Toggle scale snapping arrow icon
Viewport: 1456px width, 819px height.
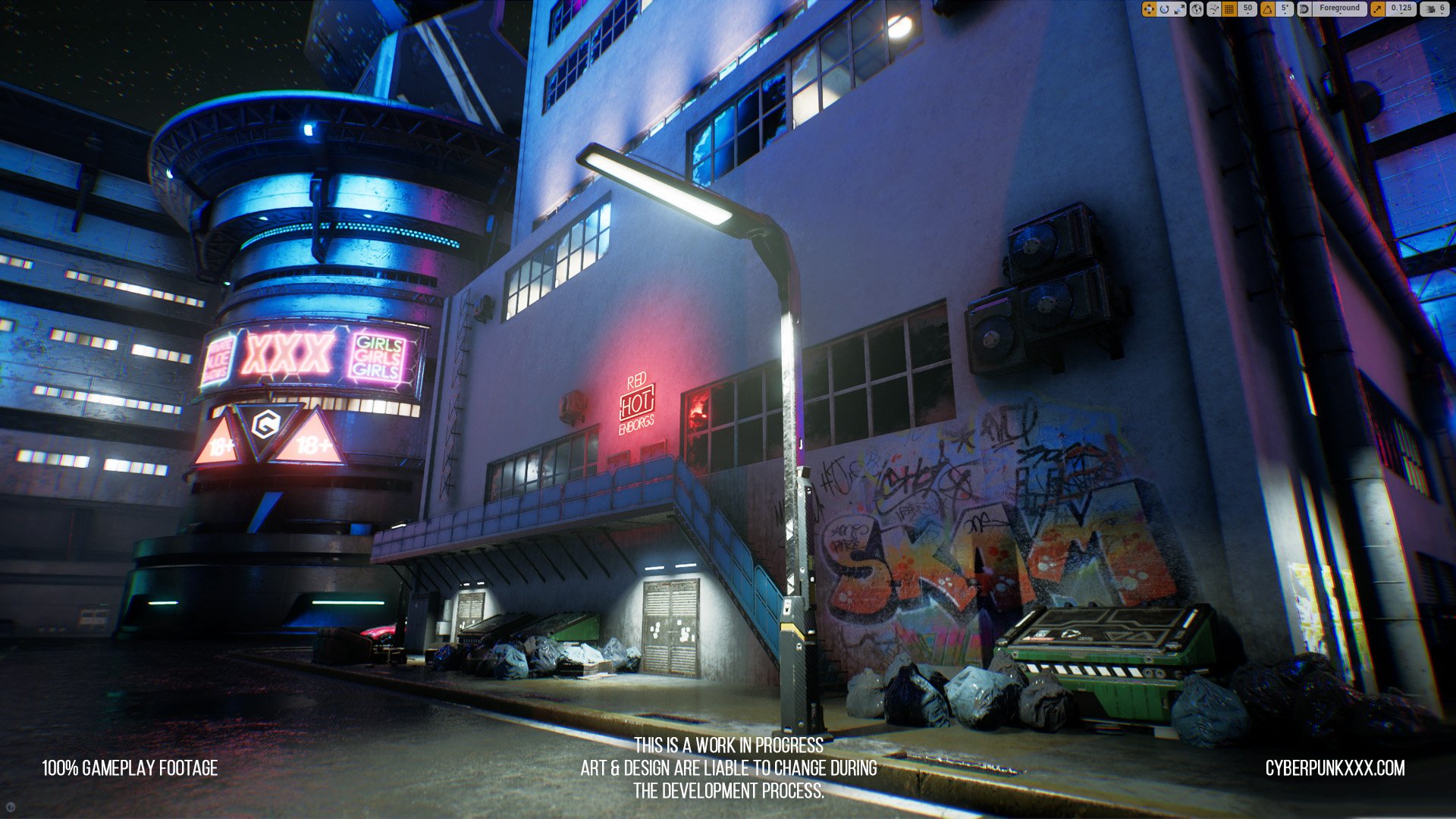(x=1377, y=9)
